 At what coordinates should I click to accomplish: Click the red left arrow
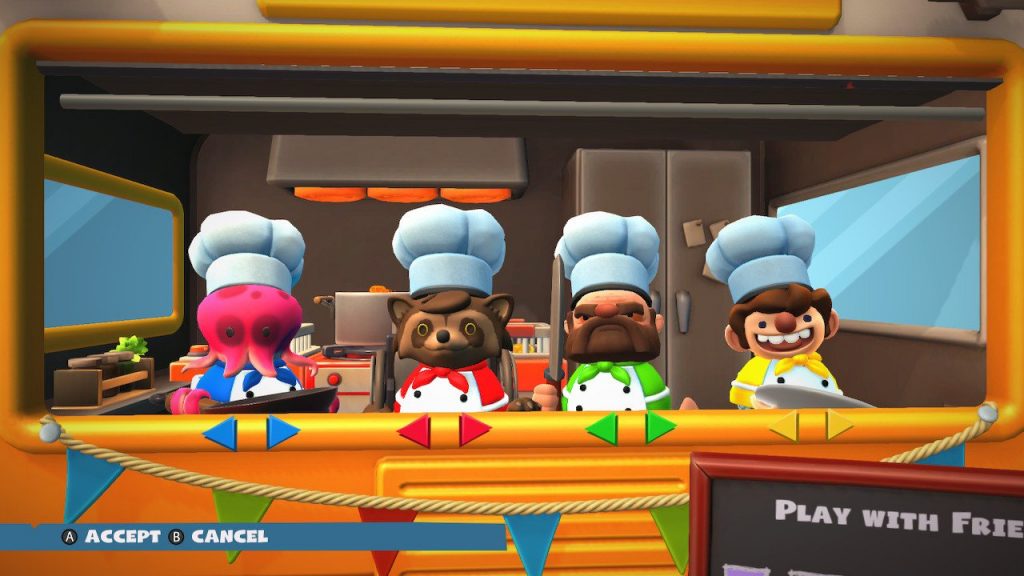(414, 430)
